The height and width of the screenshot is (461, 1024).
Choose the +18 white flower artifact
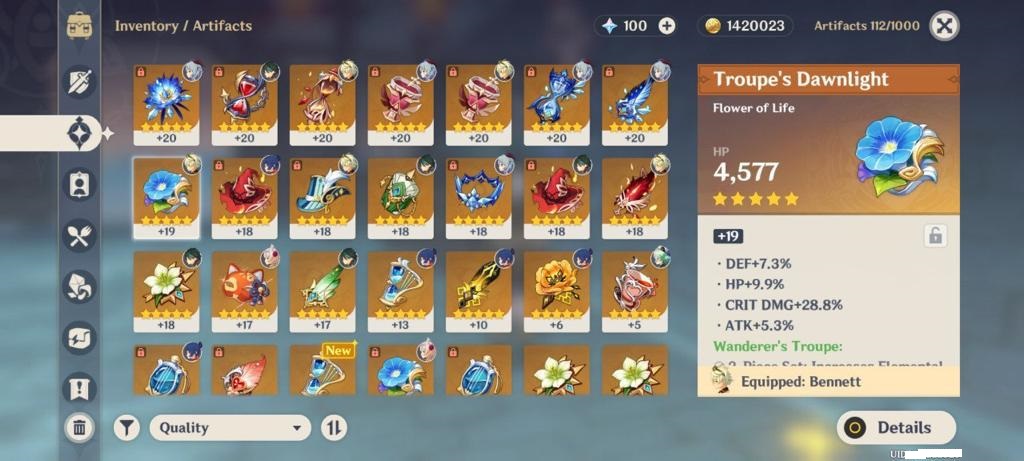pos(166,291)
